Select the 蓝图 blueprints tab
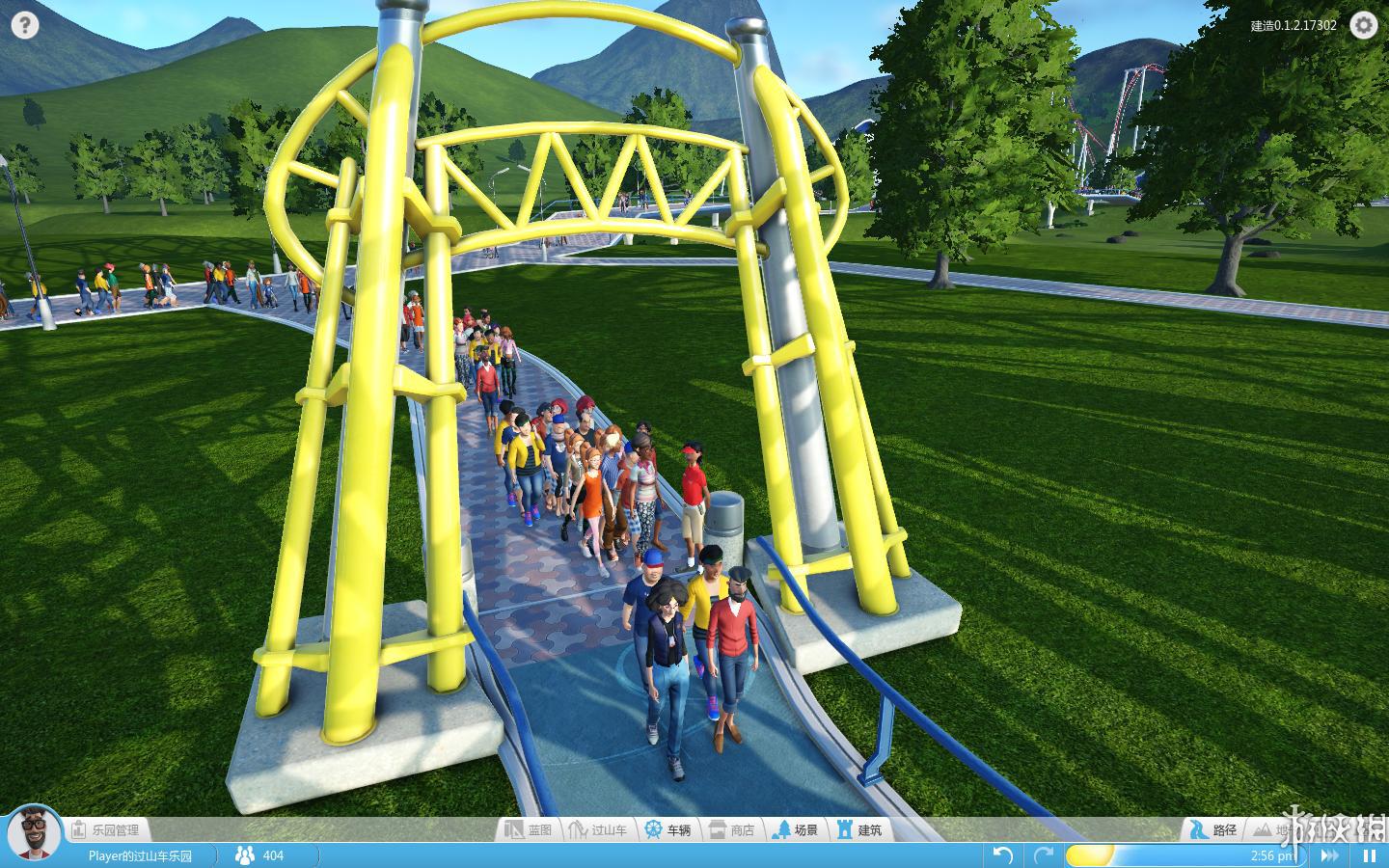The height and width of the screenshot is (868, 1389). coord(530,829)
